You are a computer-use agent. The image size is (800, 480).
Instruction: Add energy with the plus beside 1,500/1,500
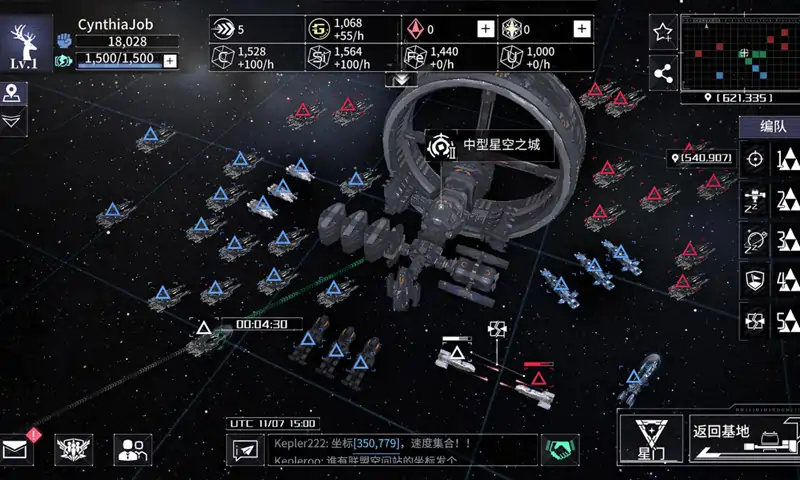170,60
